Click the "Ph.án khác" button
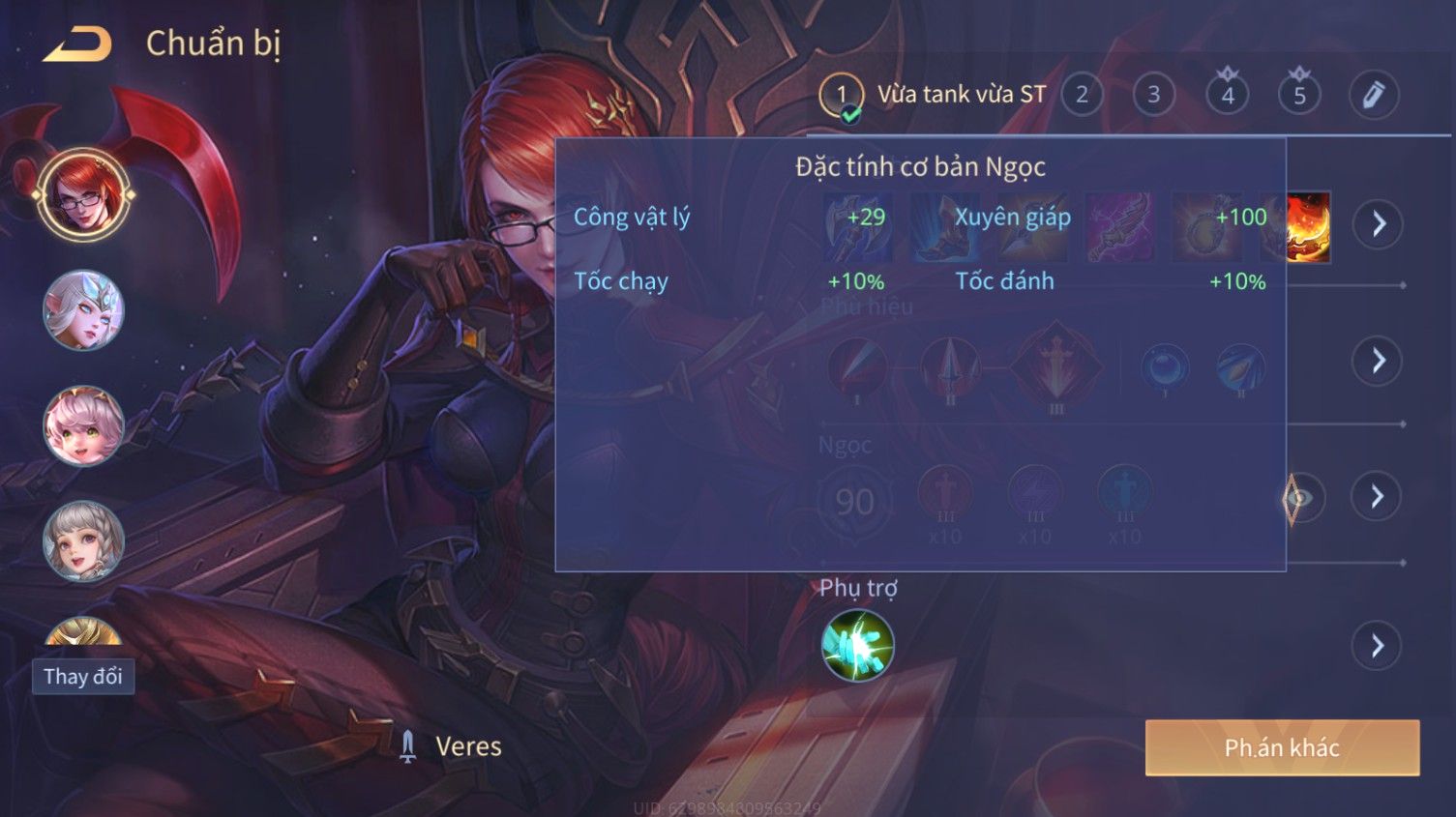Image resolution: width=1456 pixels, height=817 pixels. coord(1282,747)
